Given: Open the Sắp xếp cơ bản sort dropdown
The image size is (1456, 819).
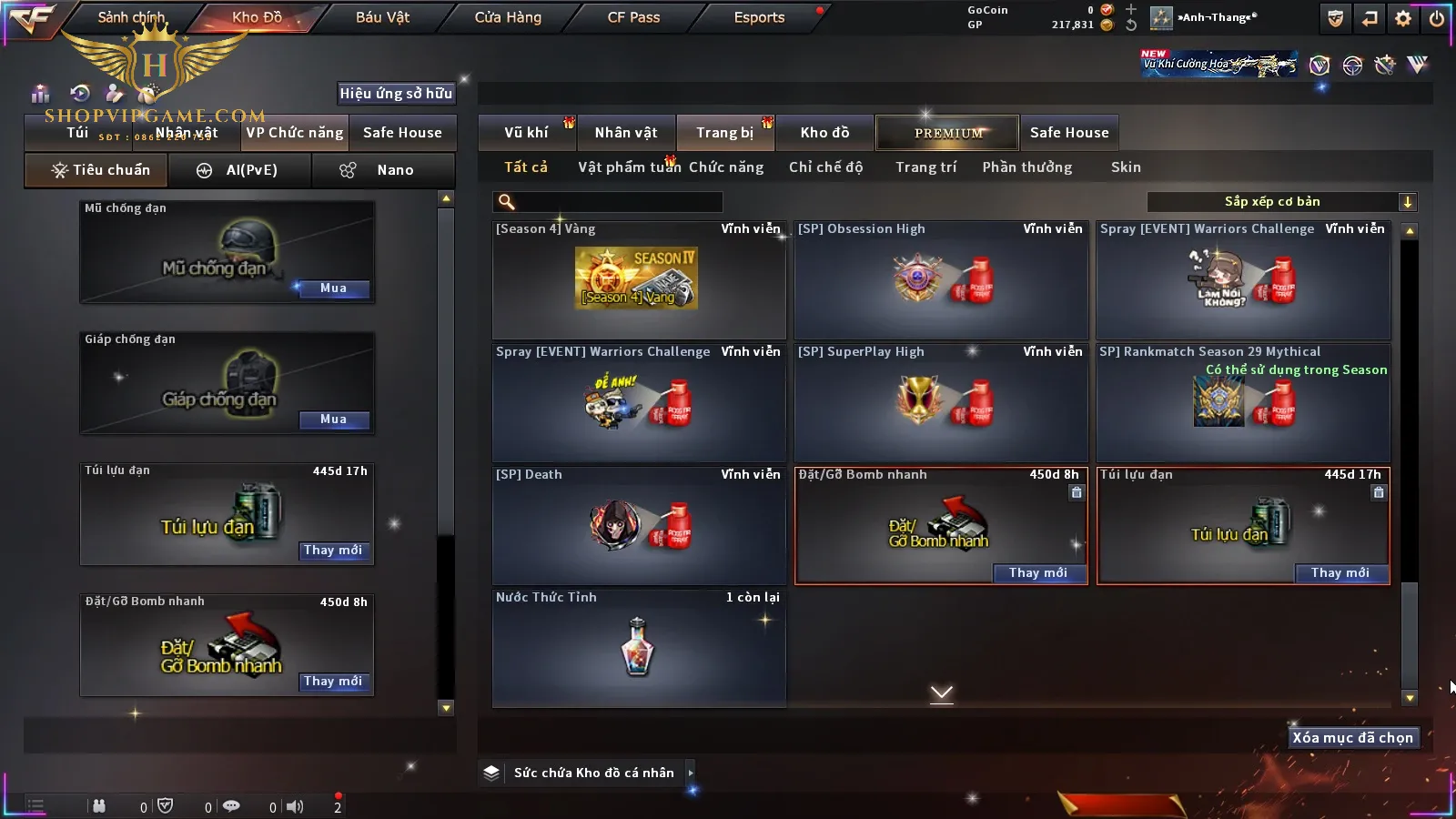Looking at the screenshot, I should pos(1281,202).
